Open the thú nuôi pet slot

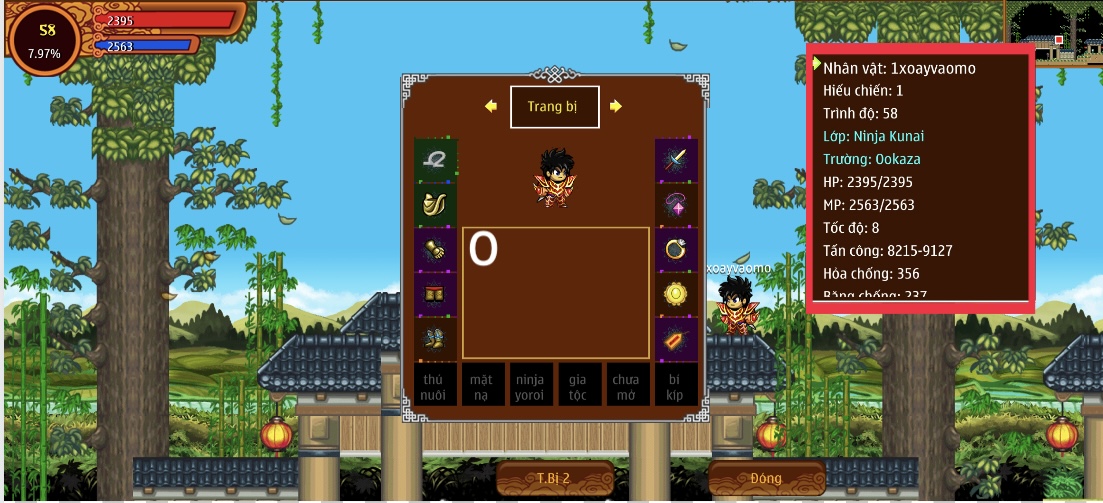click(434, 386)
